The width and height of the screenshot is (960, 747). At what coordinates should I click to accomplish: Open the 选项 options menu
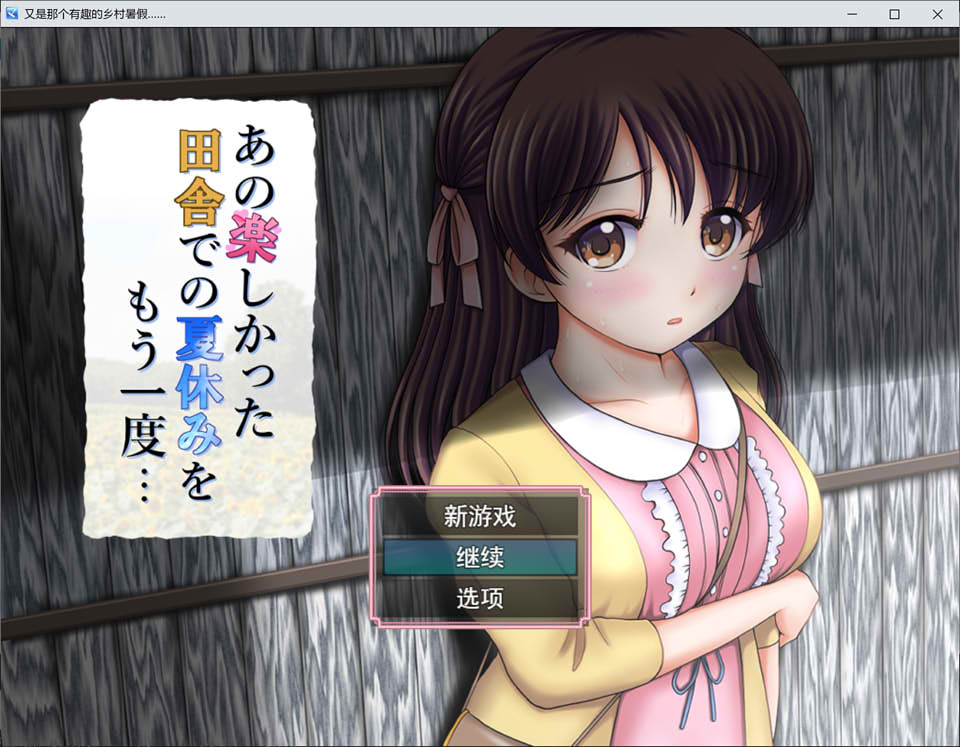(x=480, y=599)
